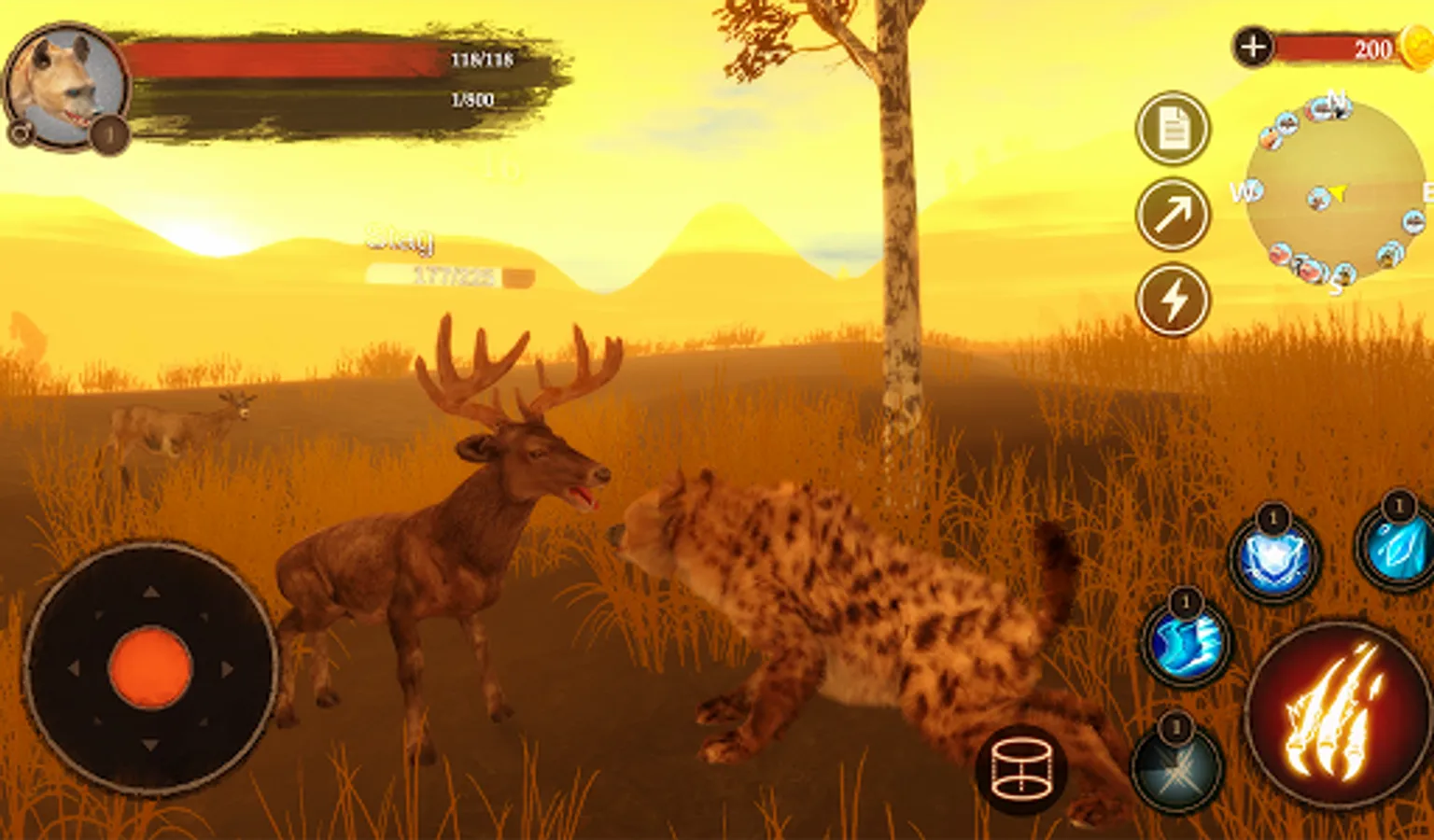The image size is (1434, 840).
Task: Tap the cylinder camera rotate button
Action: coord(1021,770)
